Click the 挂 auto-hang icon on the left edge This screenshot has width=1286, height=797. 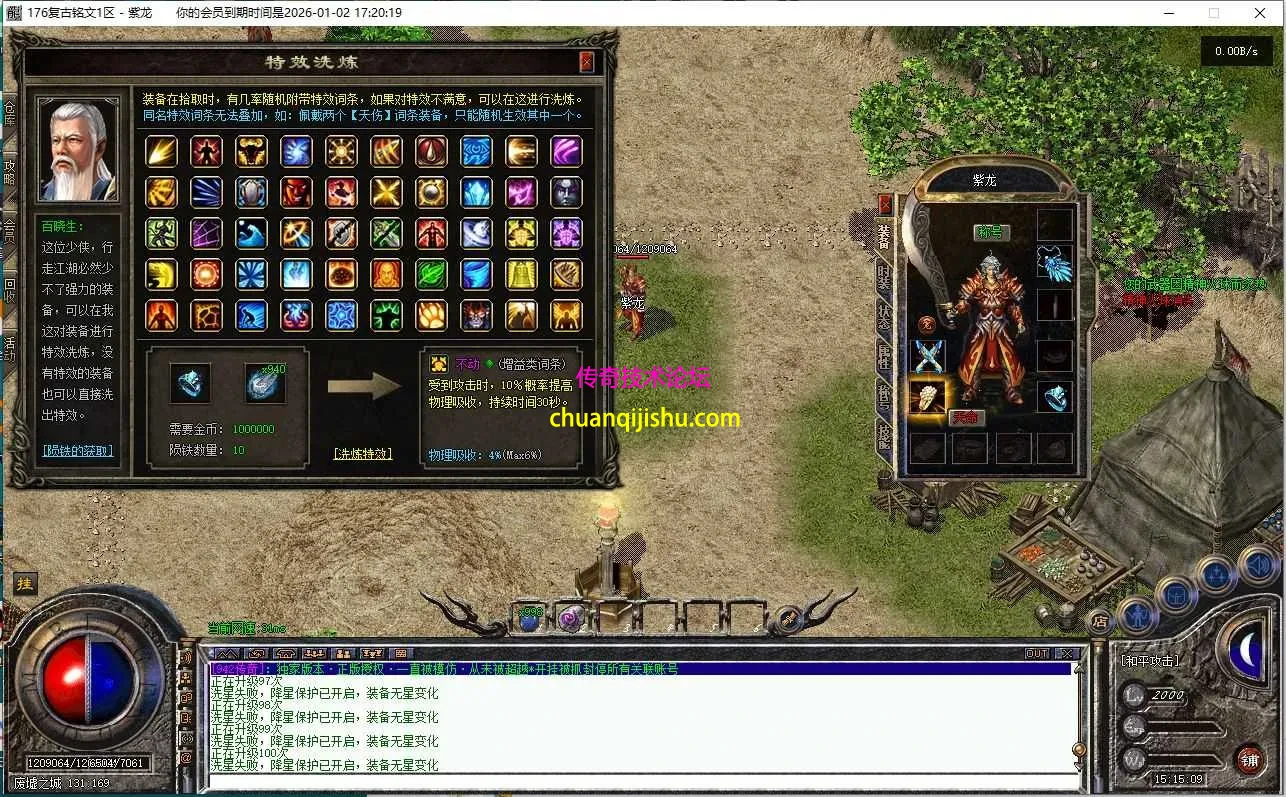pos(24,583)
